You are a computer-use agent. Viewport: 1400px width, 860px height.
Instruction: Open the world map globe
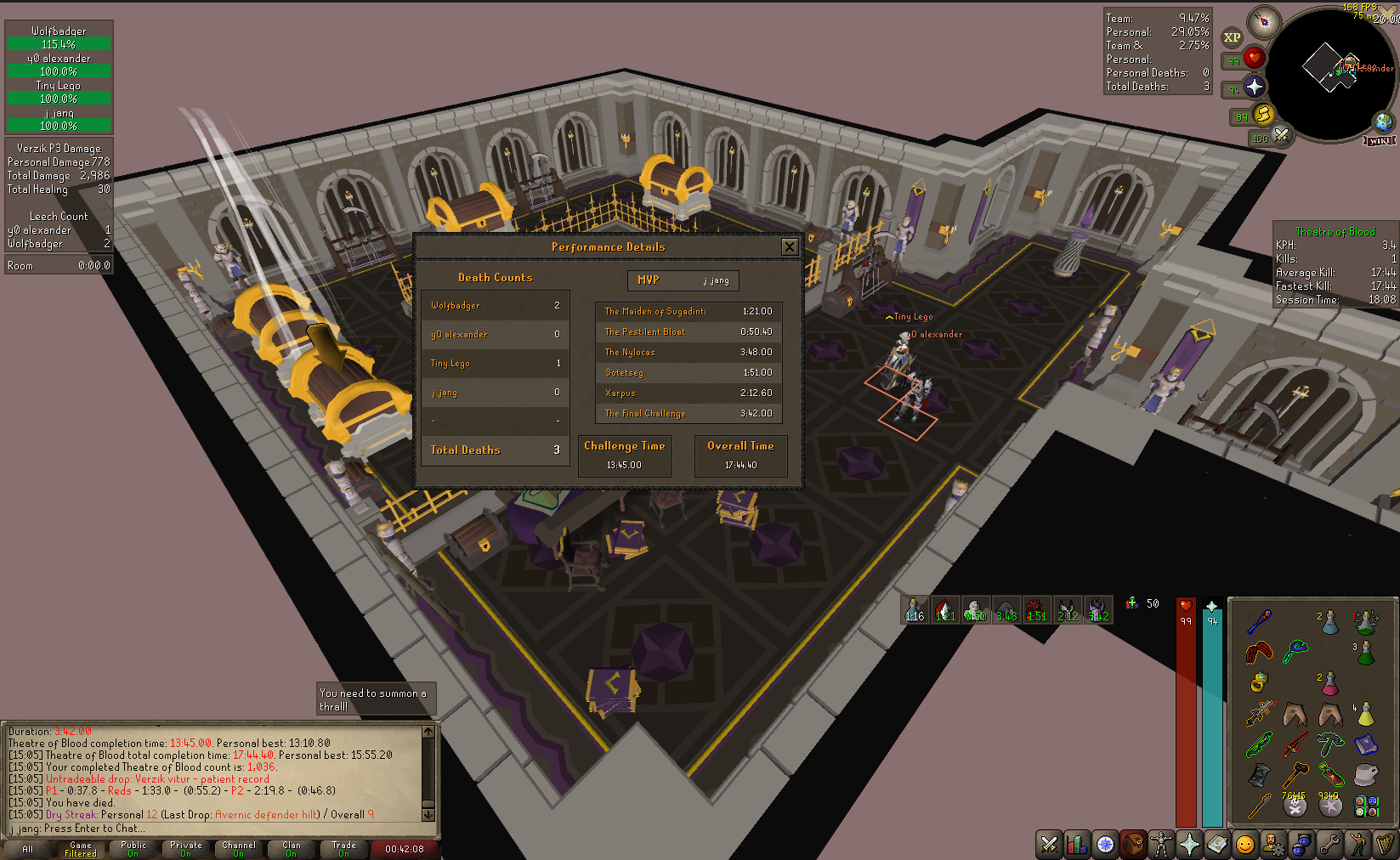click(1383, 122)
